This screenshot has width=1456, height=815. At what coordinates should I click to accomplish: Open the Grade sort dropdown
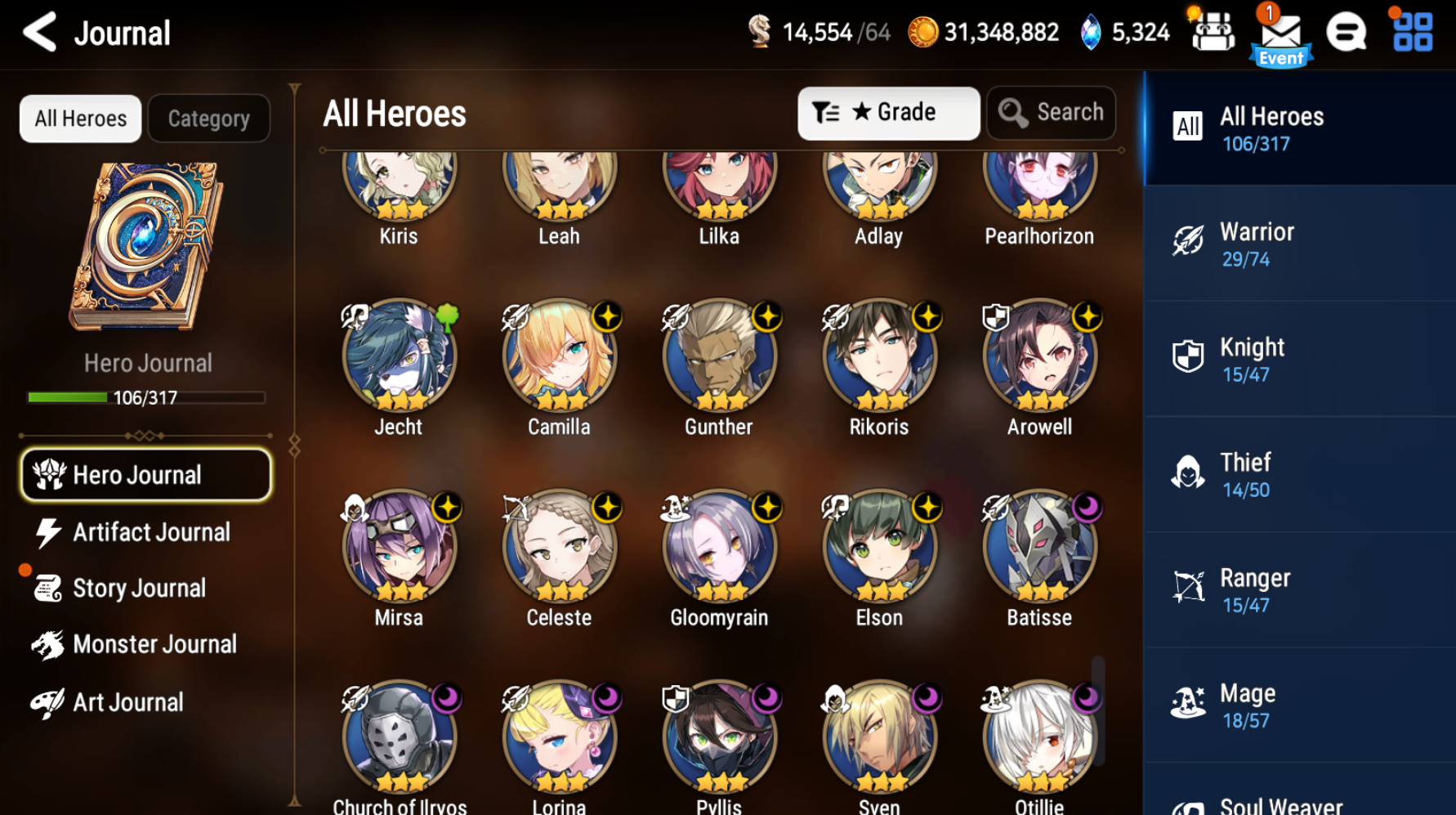888,112
